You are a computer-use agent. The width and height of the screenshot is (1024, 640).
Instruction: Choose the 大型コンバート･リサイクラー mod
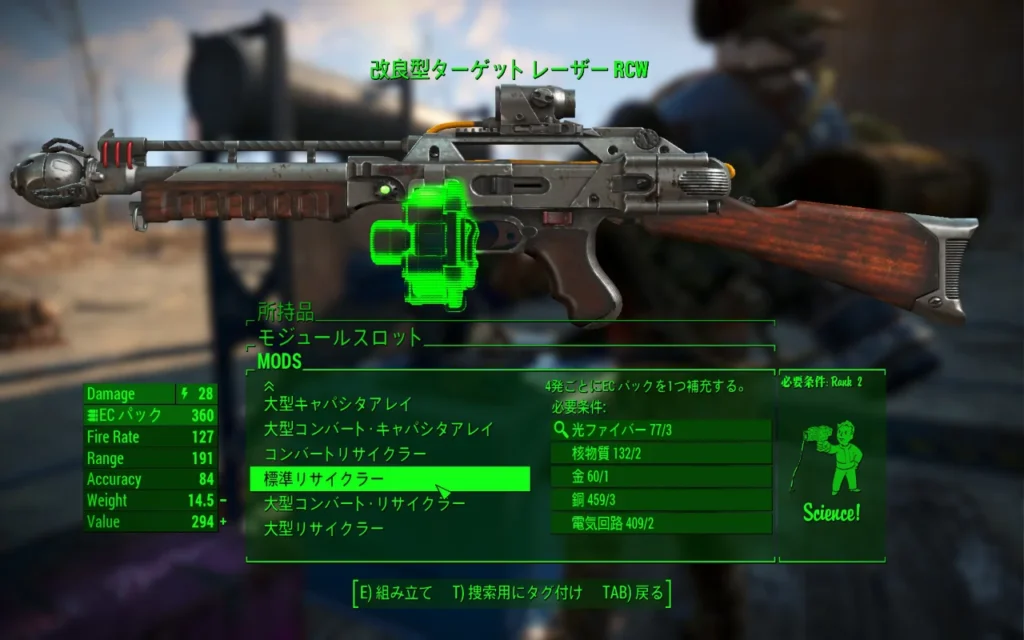365,504
